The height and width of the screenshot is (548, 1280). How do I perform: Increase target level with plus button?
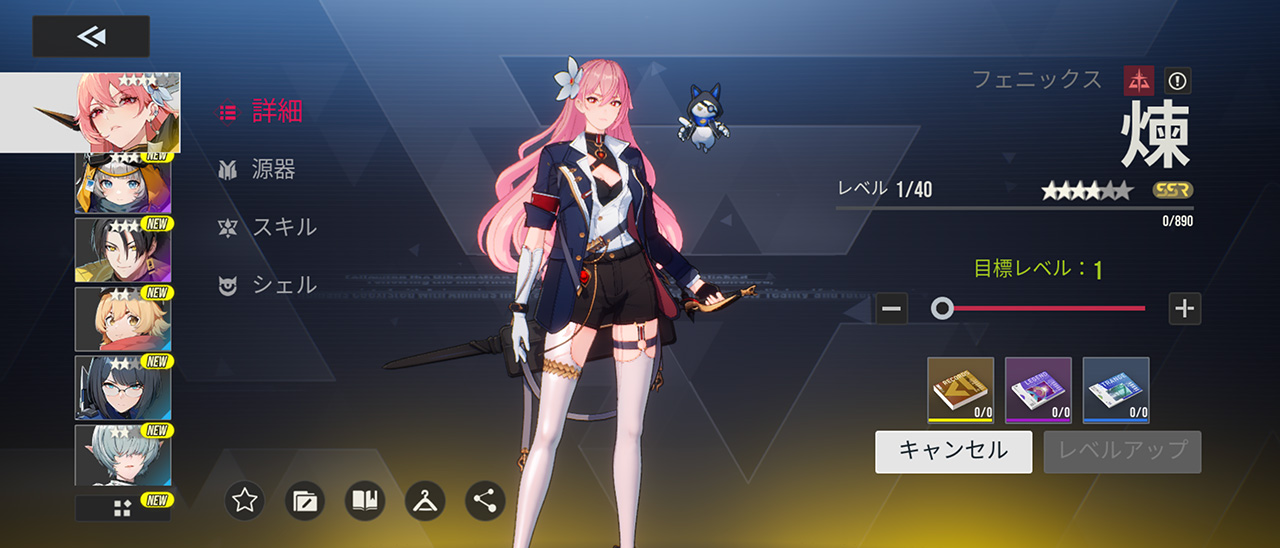tap(1185, 309)
